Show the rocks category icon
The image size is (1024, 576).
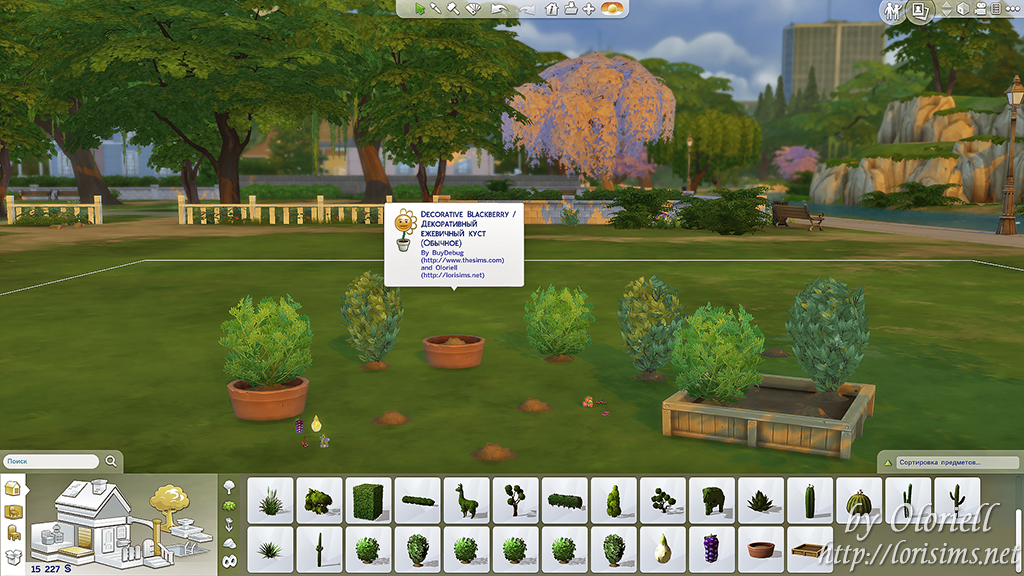(229, 543)
